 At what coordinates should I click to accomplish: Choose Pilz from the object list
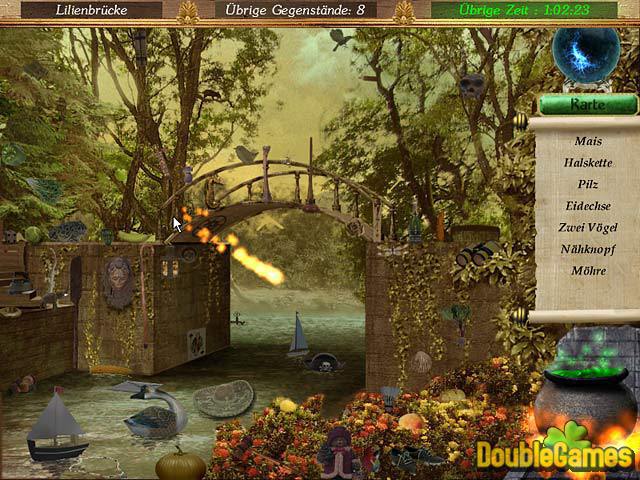(588, 184)
